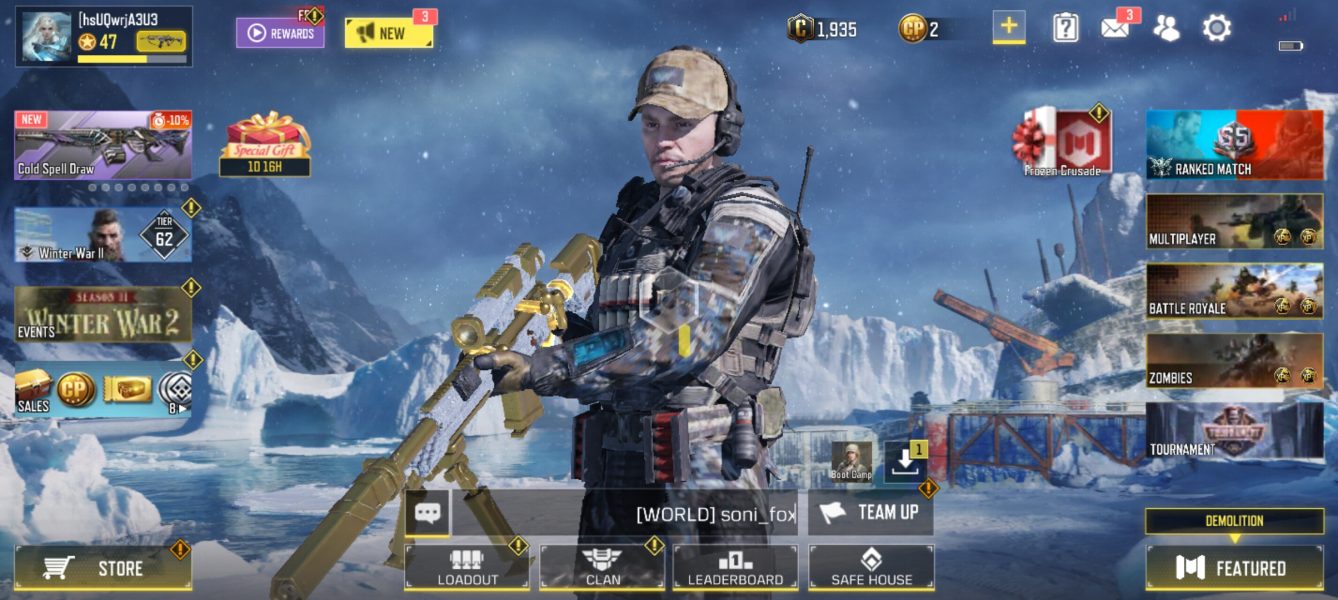Enter the Safe House
Viewport: 1338px width, 600px height.
pyautogui.click(x=871, y=567)
